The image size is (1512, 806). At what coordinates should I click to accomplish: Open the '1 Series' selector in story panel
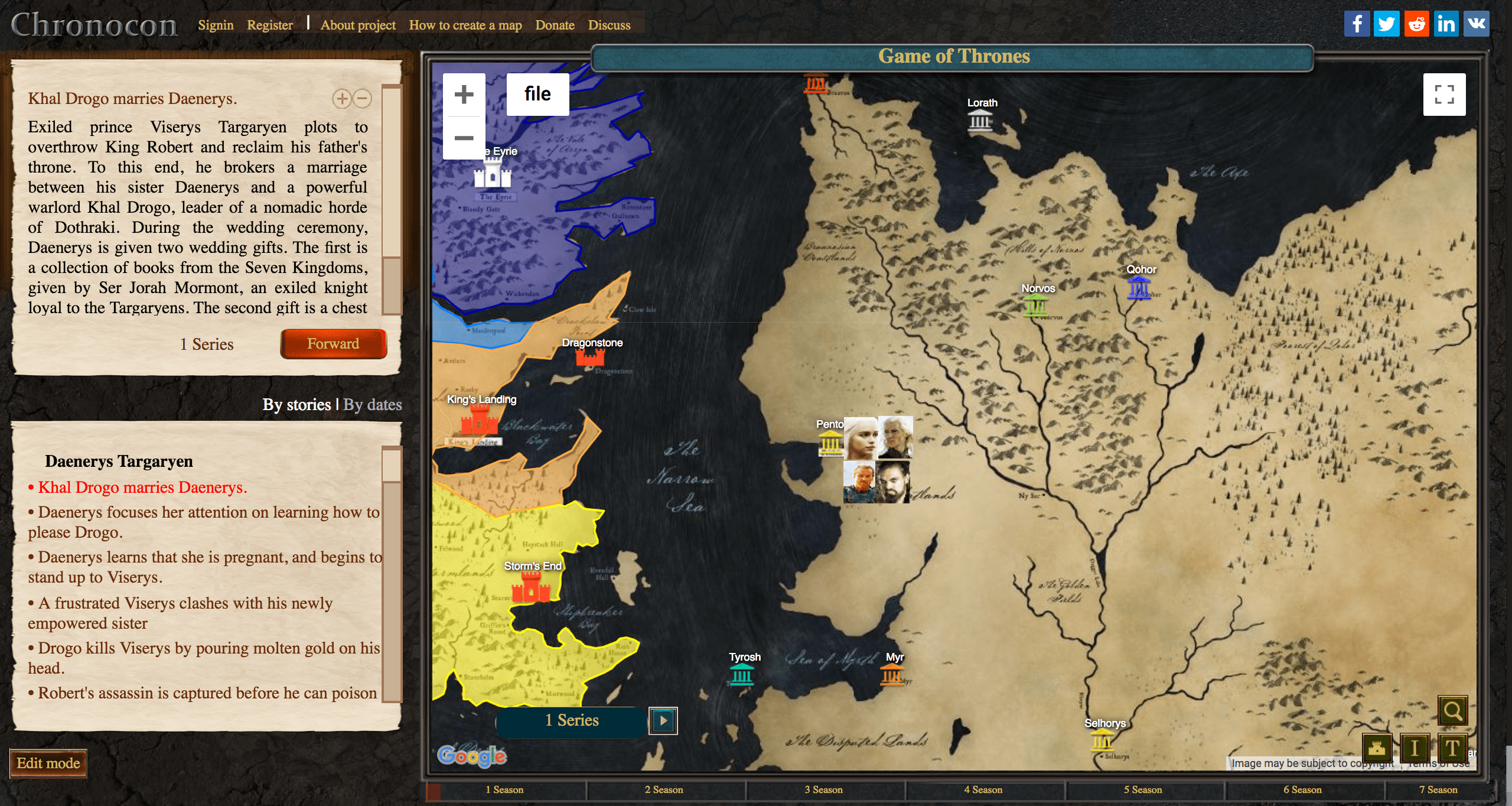pyautogui.click(x=207, y=344)
